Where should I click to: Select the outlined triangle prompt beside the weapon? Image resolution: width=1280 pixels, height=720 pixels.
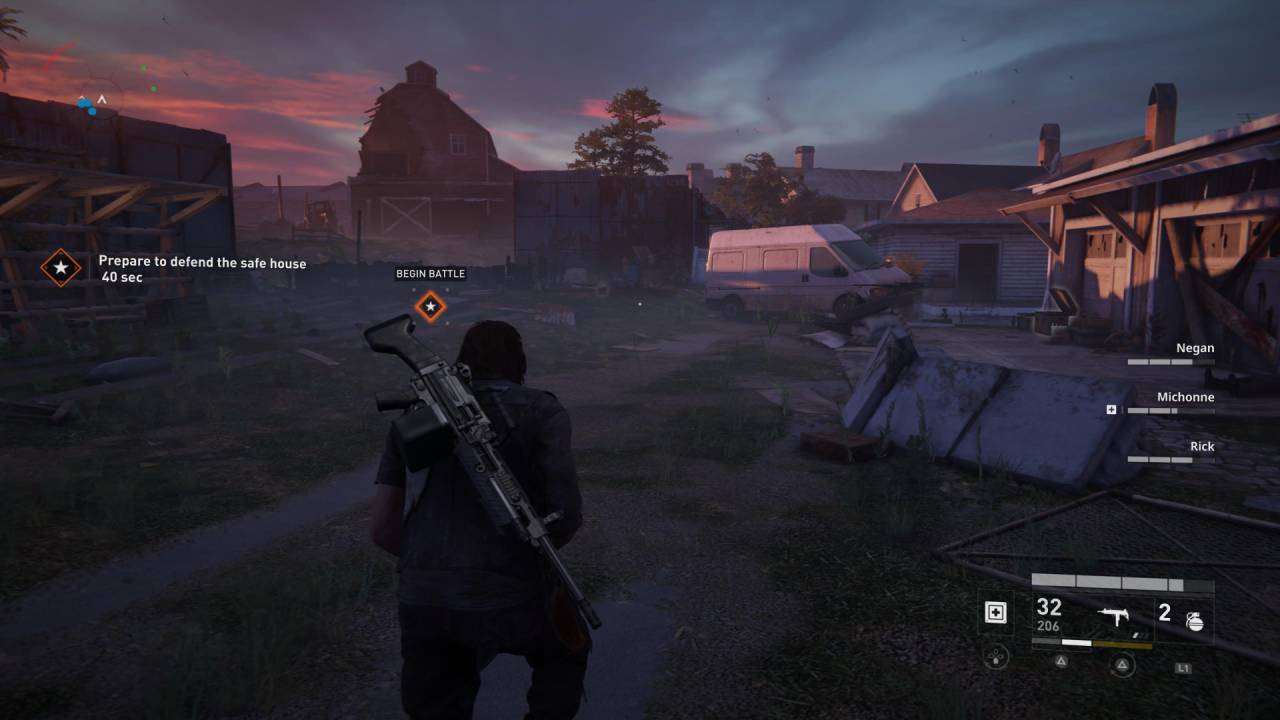tap(1122, 662)
